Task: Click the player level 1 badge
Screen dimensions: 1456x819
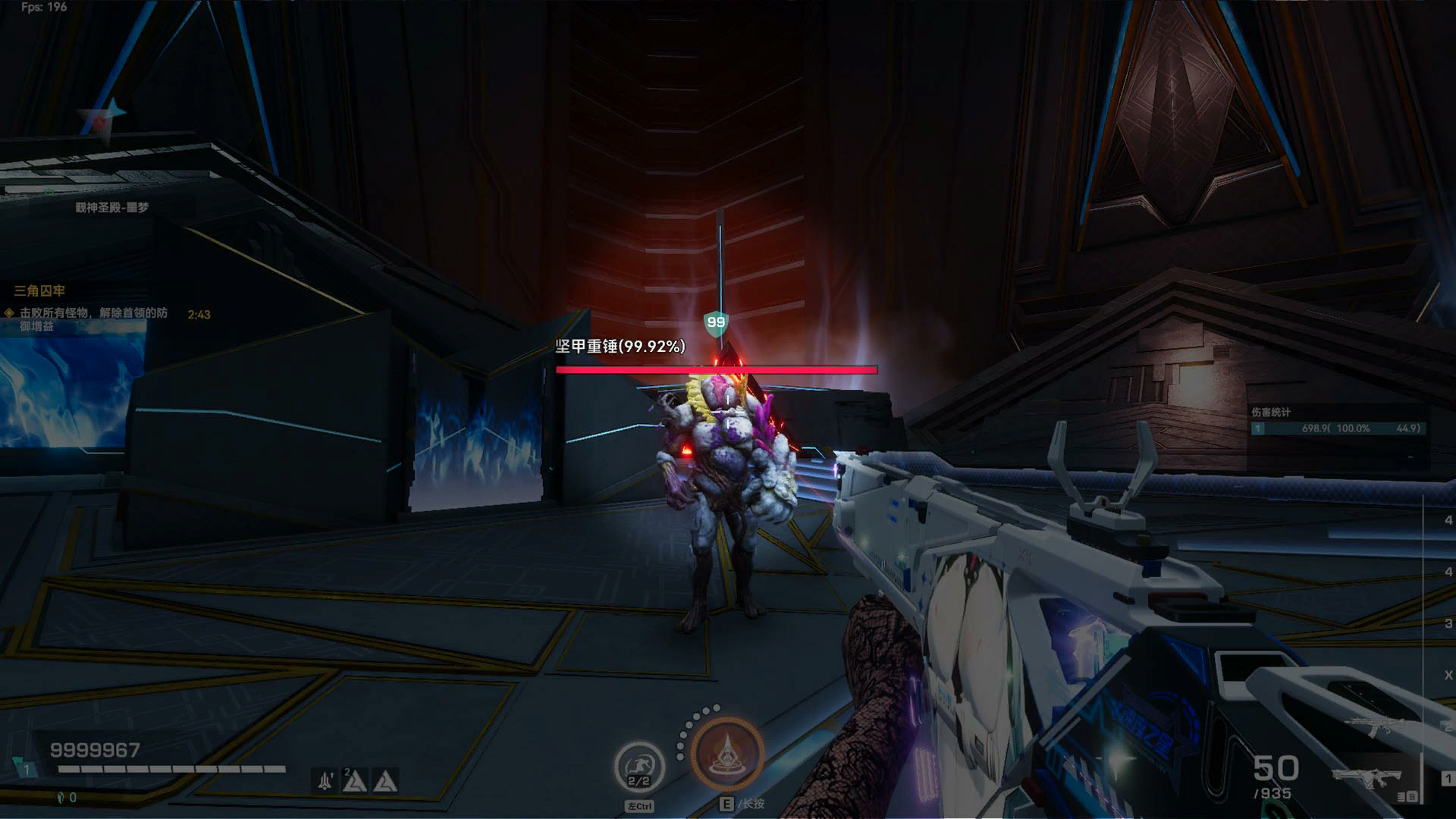Action: (26, 769)
